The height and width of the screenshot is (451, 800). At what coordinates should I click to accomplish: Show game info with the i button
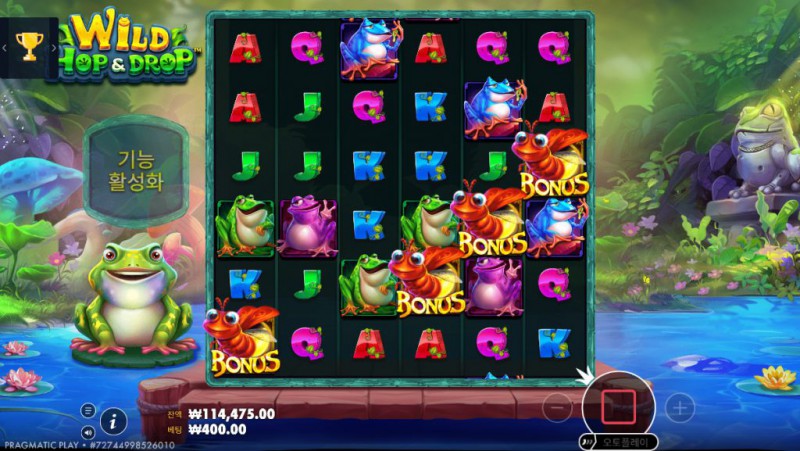point(113,421)
